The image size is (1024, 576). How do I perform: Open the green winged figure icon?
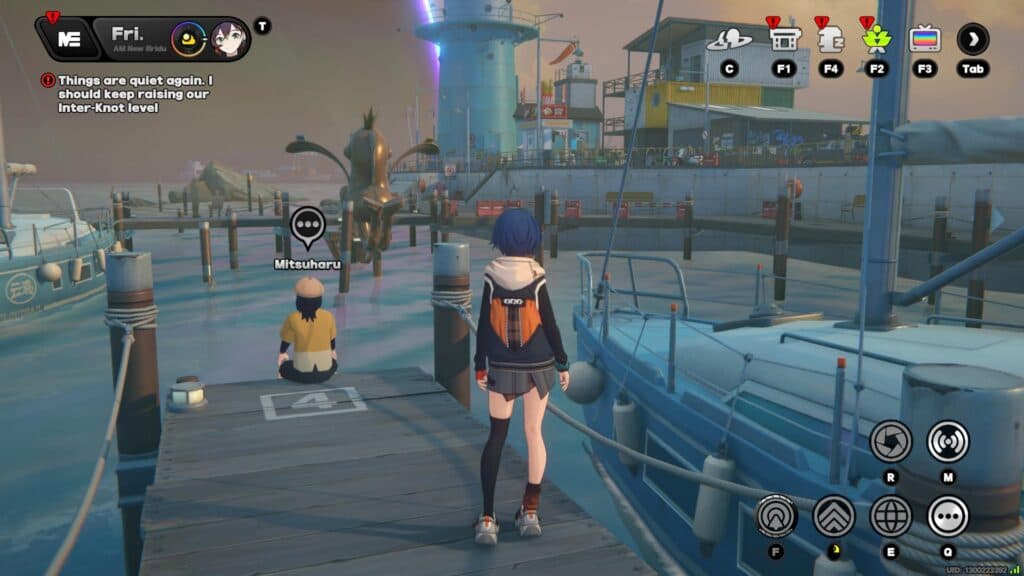tap(877, 40)
